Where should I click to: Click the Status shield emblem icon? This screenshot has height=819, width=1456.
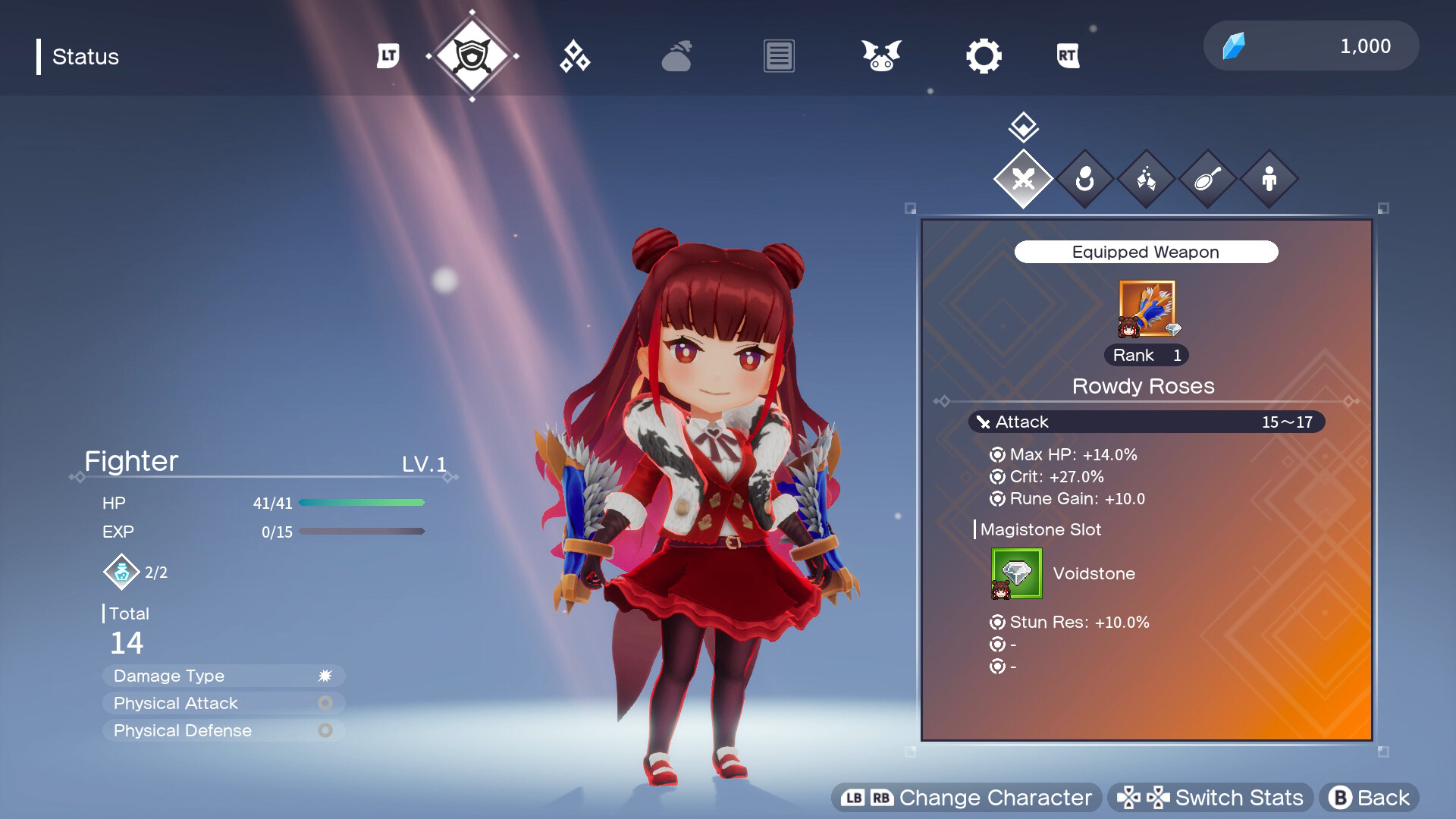pyautogui.click(x=472, y=55)
